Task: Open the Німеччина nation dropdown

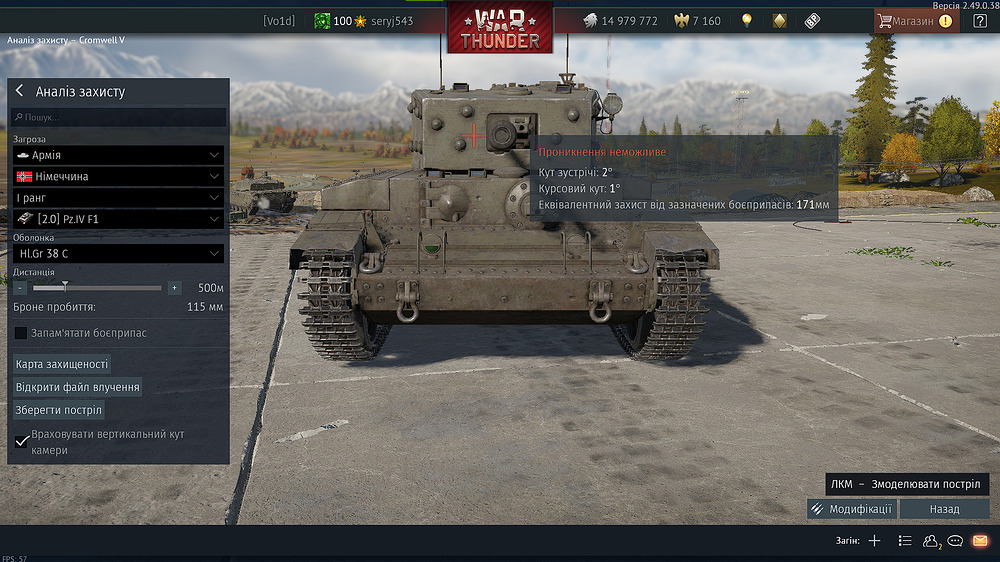Action: click(x=118, y=176)
